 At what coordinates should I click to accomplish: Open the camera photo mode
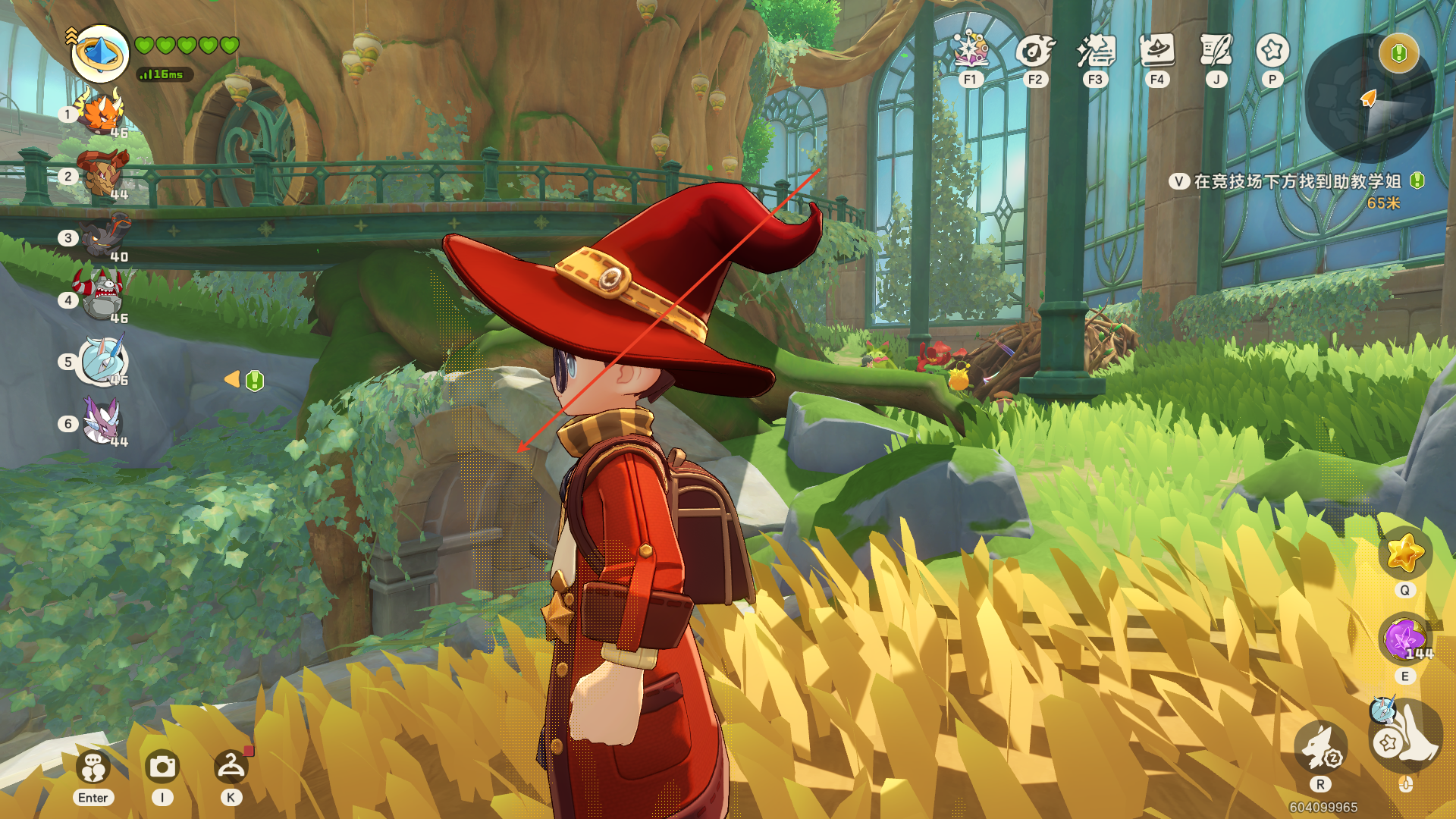[x=162, y=767]
